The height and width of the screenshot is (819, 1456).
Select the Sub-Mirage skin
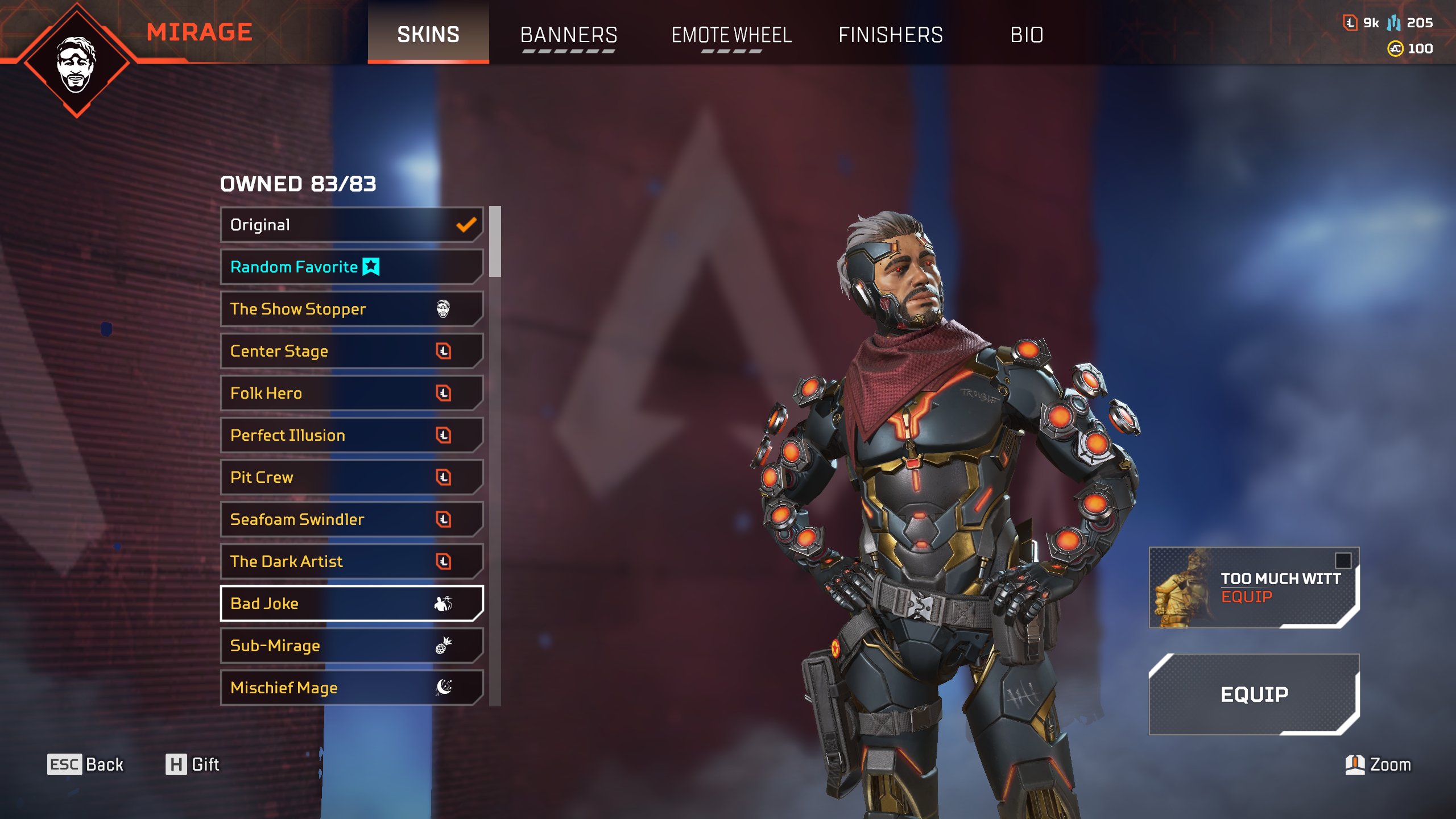[351, 646]
